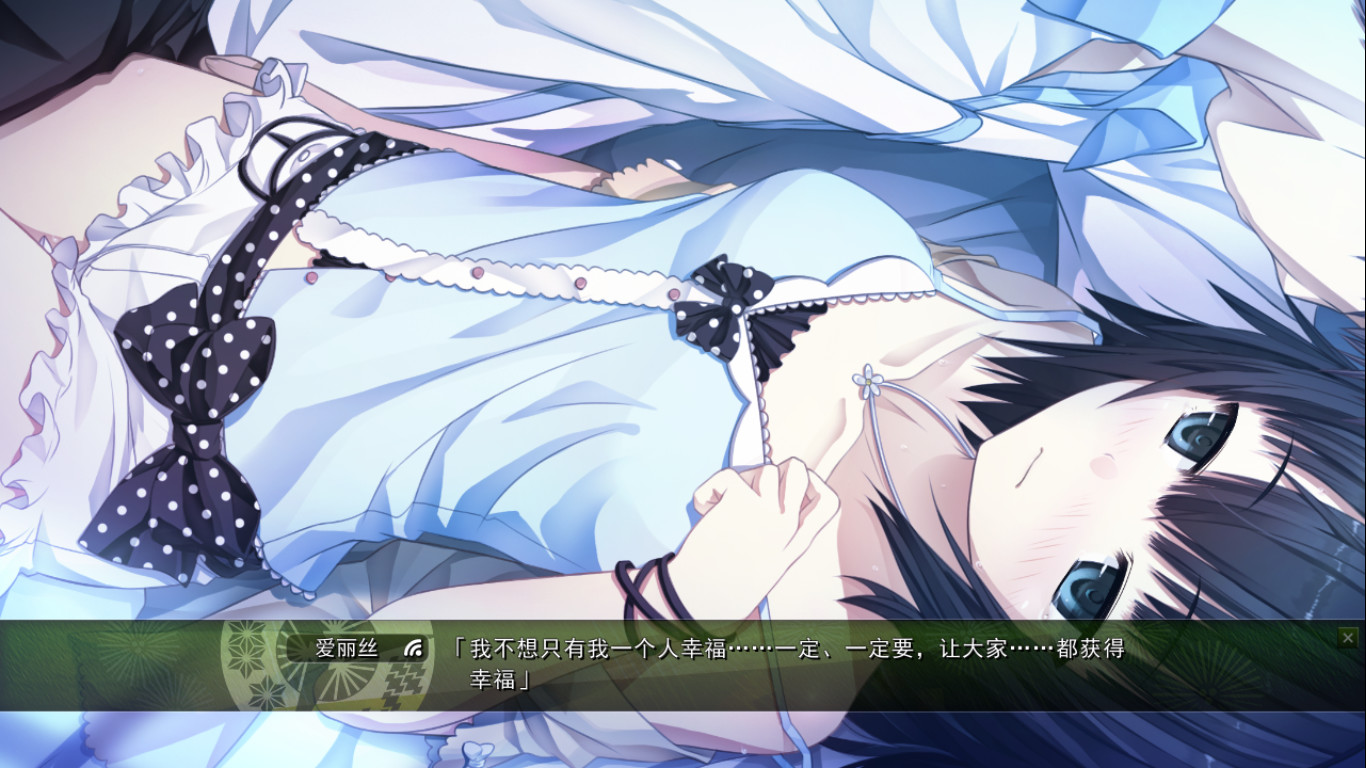
Task: Click inside the green dialogue banner
Action: click(700, 670)
